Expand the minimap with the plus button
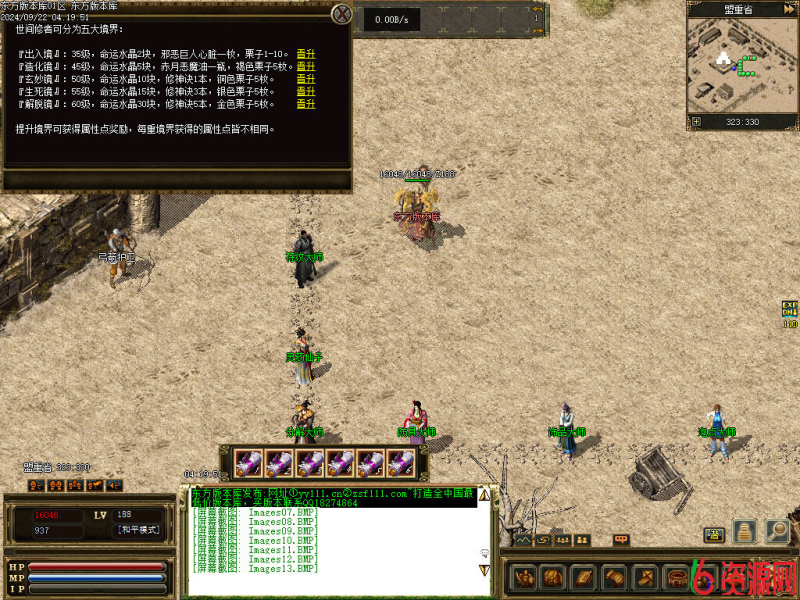 (x=696, y=122)
